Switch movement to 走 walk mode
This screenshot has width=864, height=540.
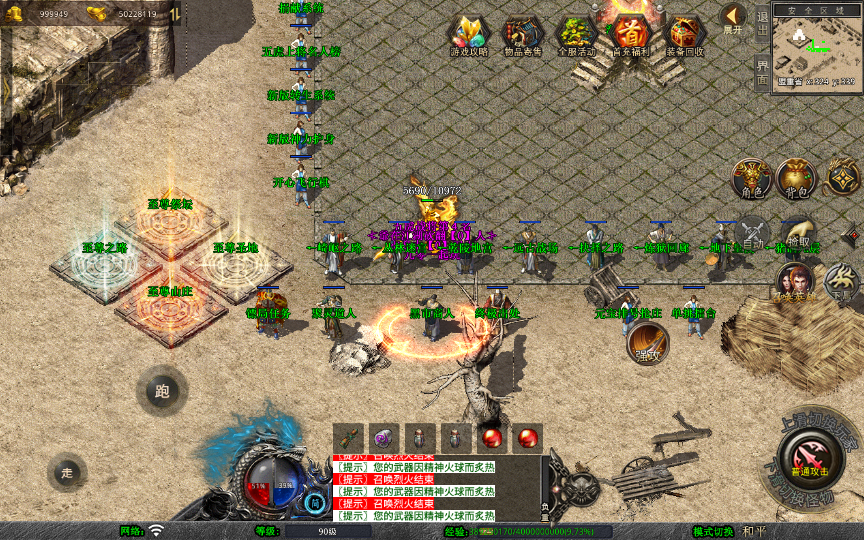tap(68, 472)
